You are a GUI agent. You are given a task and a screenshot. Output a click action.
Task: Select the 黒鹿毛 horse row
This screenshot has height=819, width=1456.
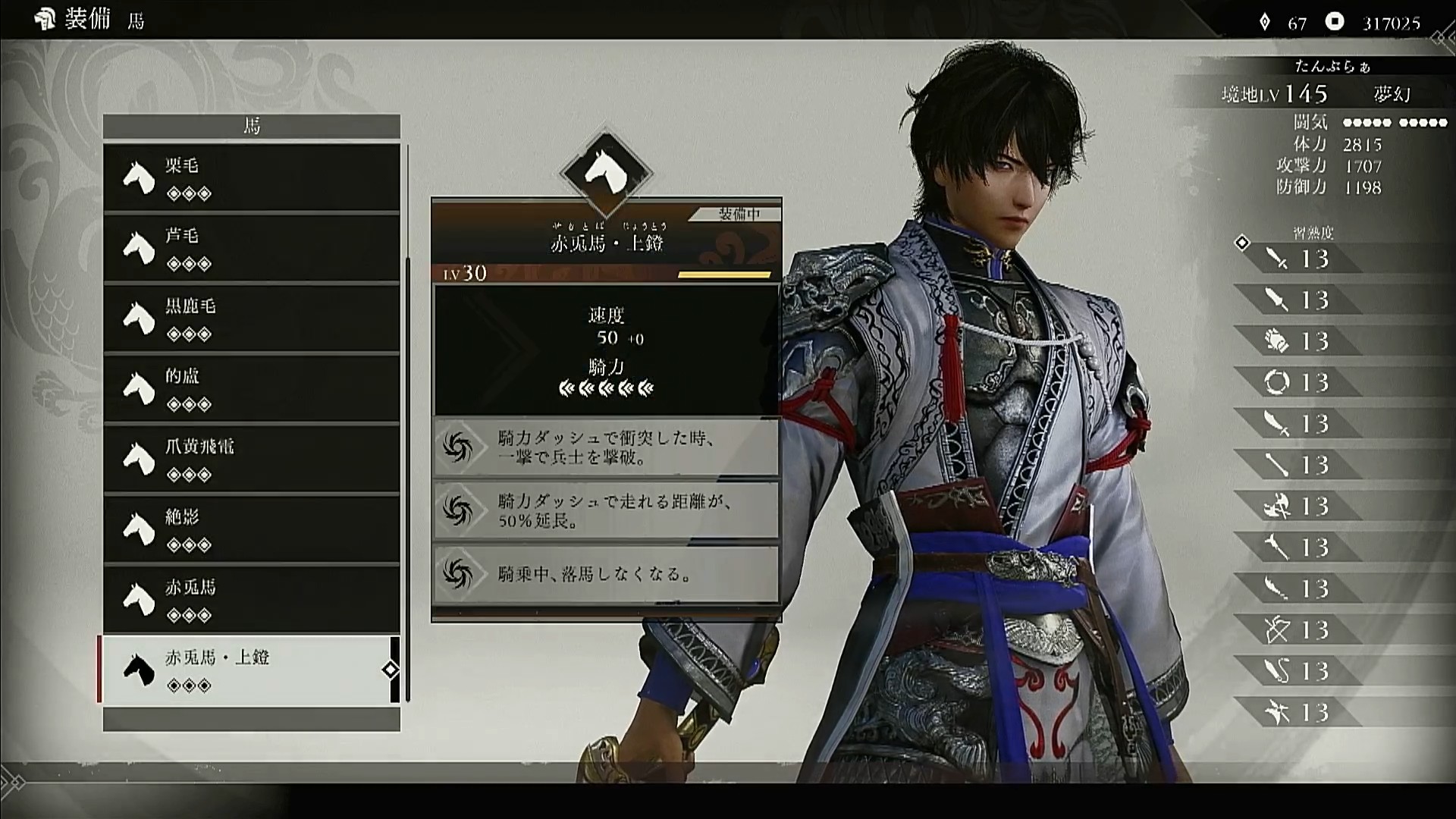[251, 318]
